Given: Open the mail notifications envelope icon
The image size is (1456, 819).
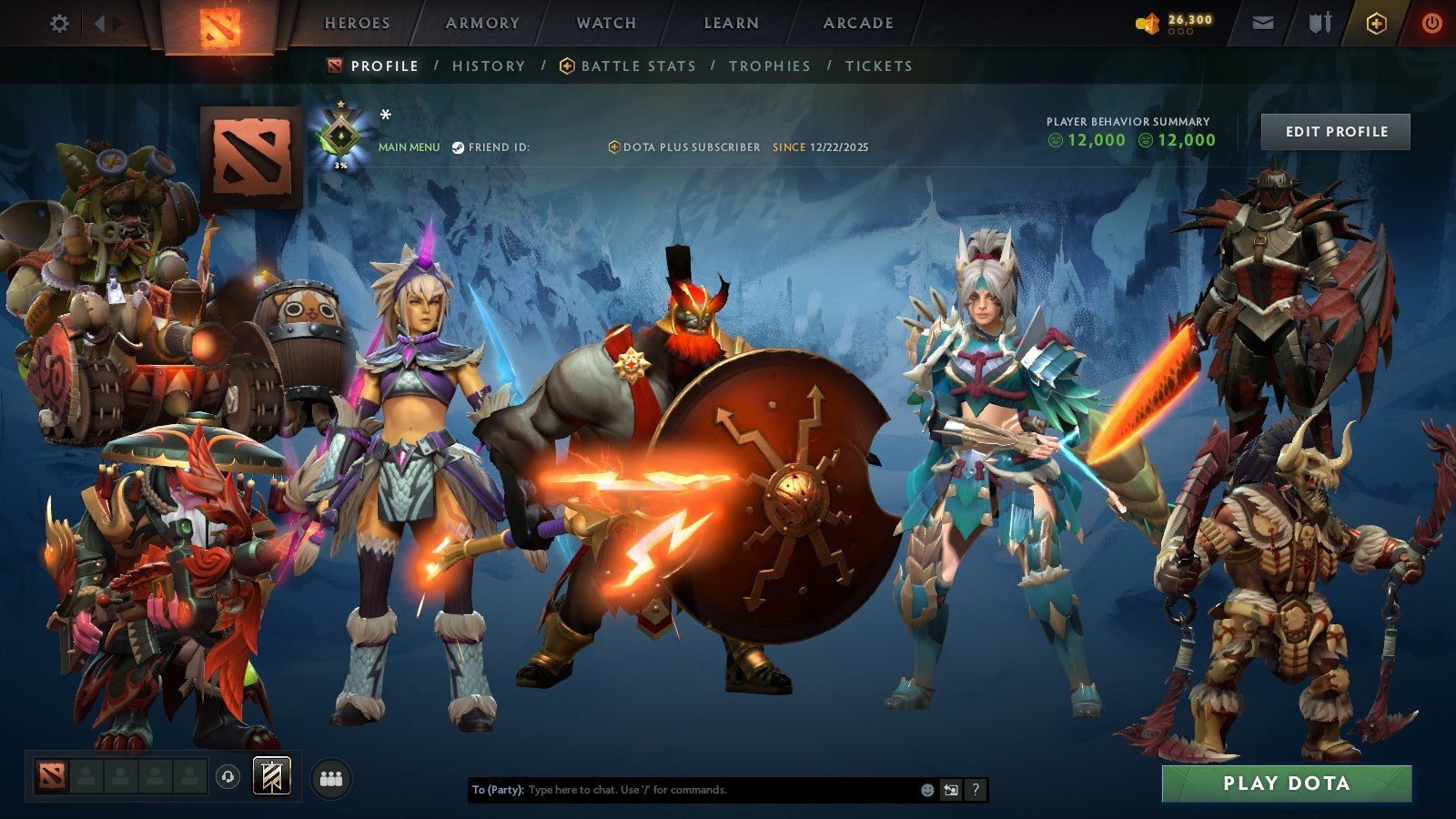Looking at the screenshot, I should 1263,24.
